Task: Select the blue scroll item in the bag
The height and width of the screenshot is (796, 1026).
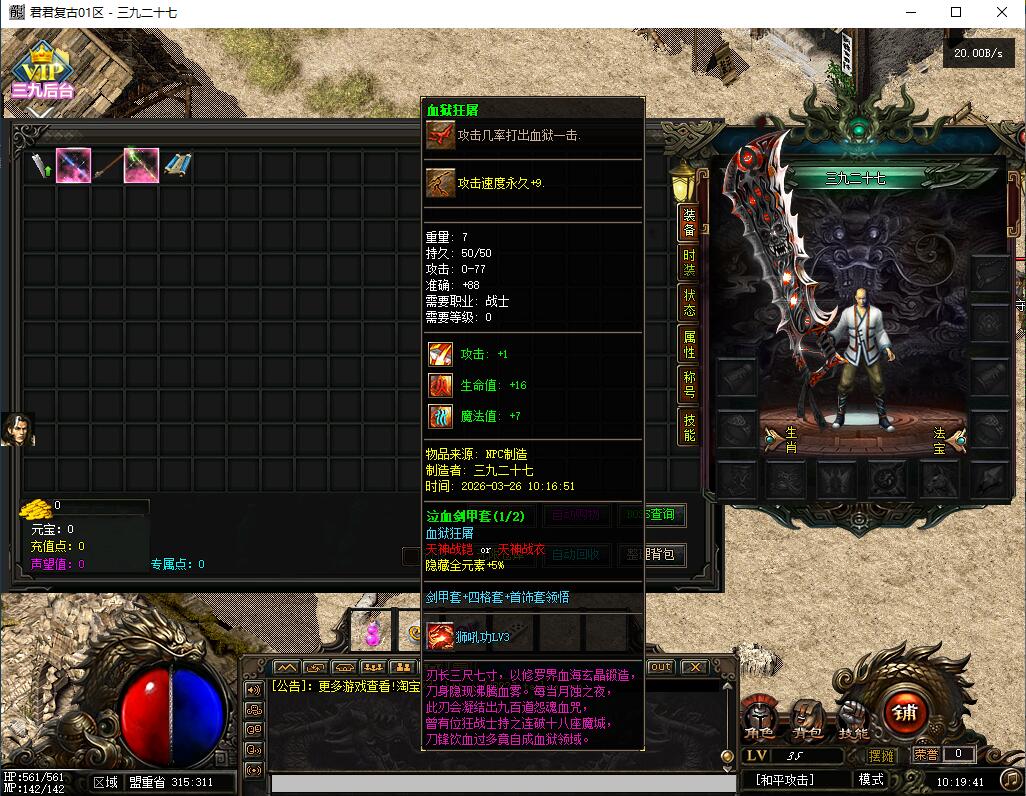Action: 177,165
